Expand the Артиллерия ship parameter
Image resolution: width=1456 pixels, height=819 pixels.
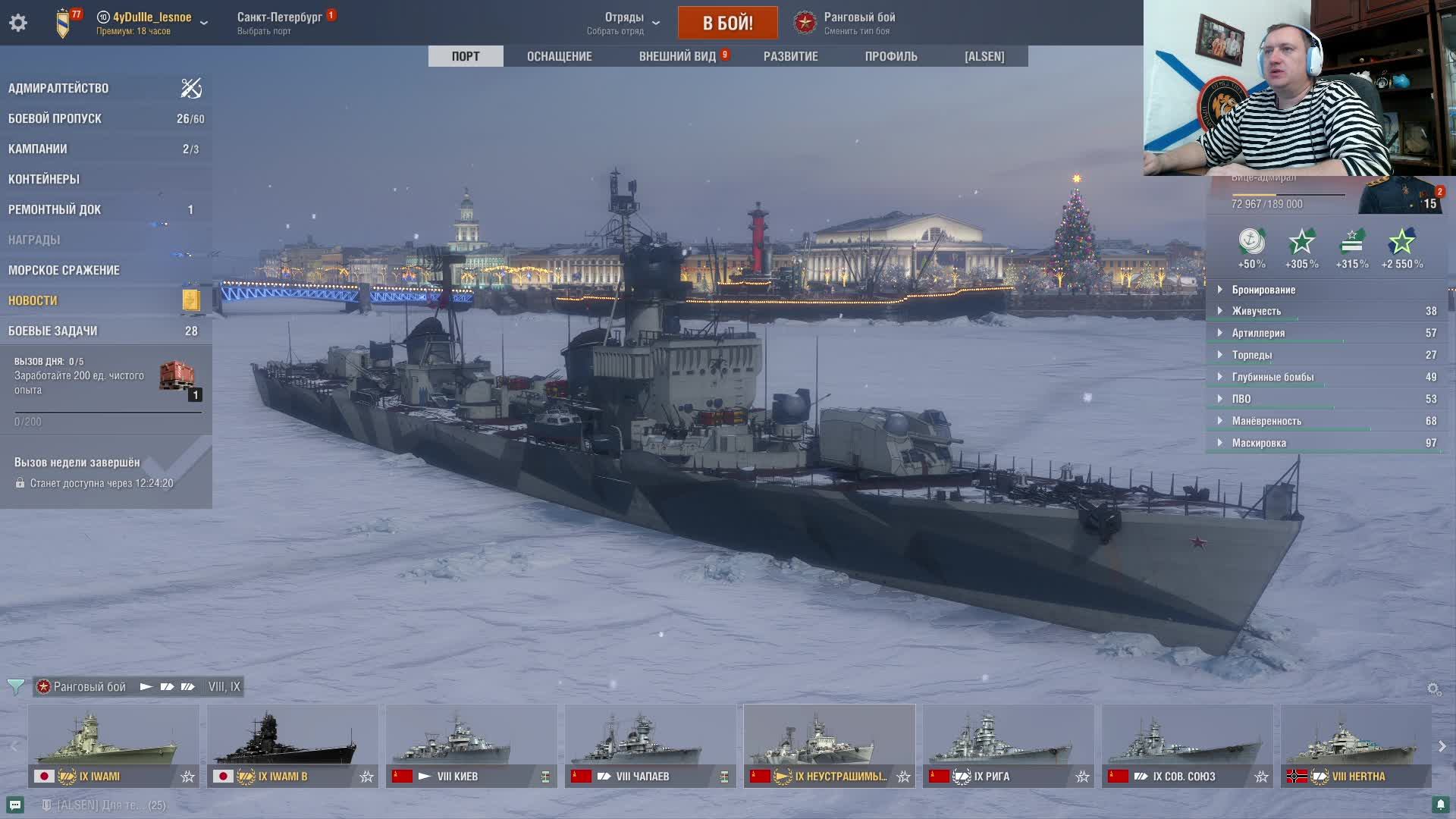point(1258,333)
